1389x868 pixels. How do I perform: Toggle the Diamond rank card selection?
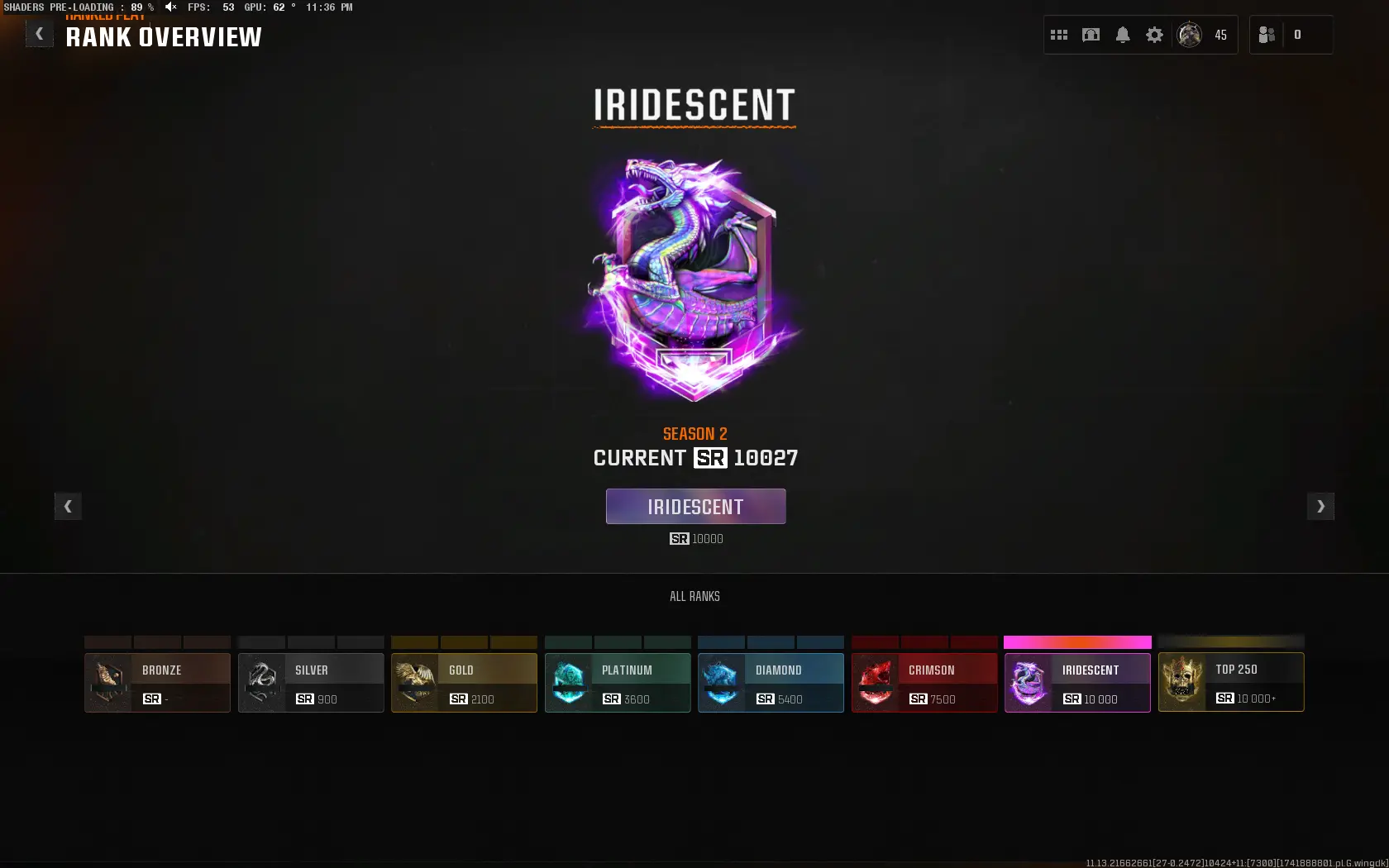click(770, 682)
